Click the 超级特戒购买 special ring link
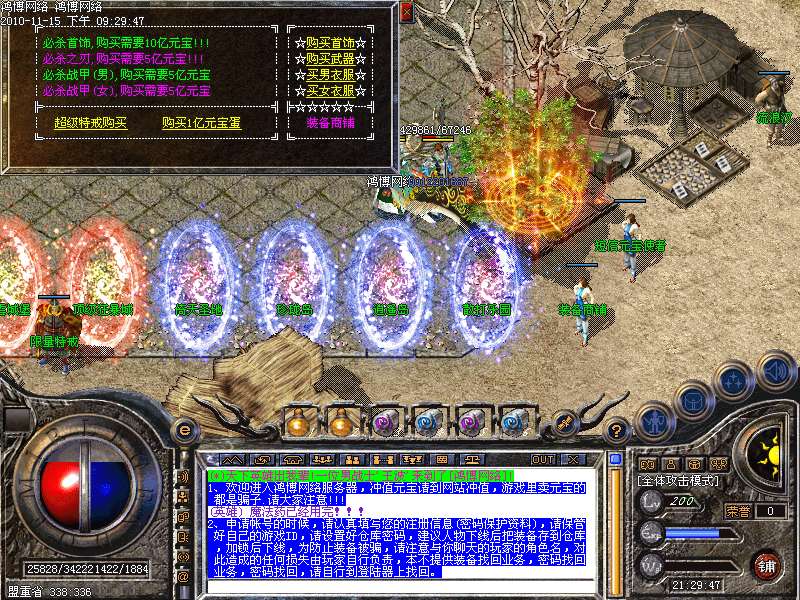Screen dimensions: 800x600 (x=91, y=123)
